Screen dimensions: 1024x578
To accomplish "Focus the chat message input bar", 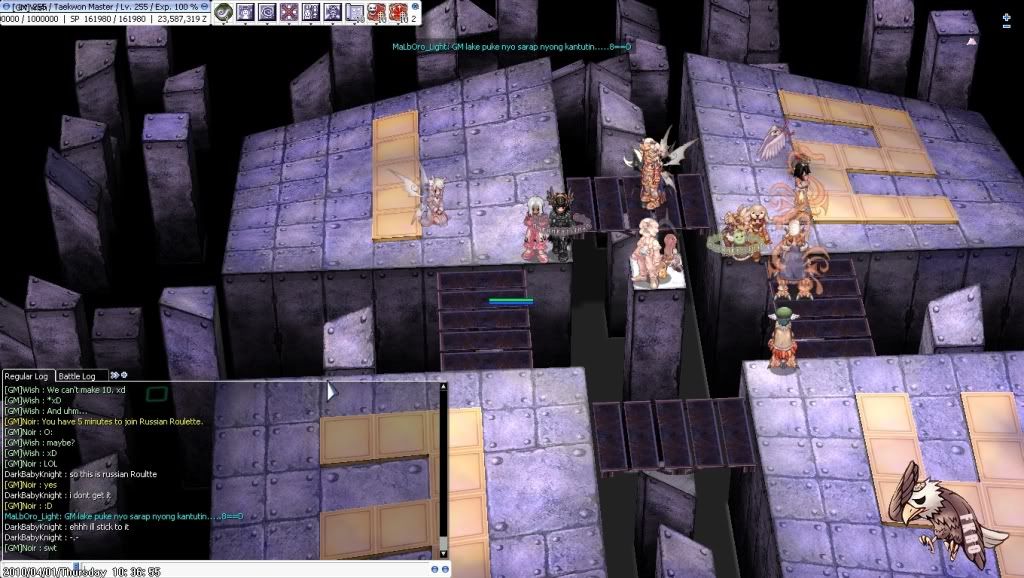I will pyautogui.click(x=250, y=569).
